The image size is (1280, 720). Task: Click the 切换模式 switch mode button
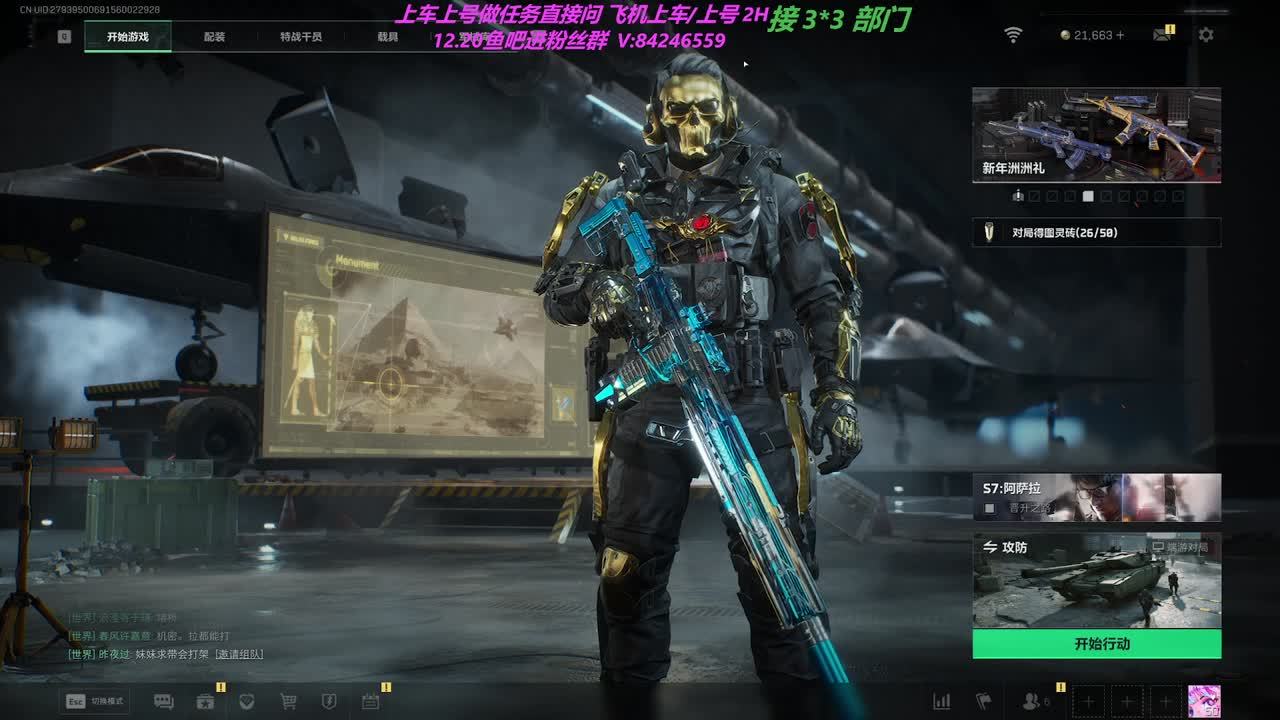tap(97, 701)
